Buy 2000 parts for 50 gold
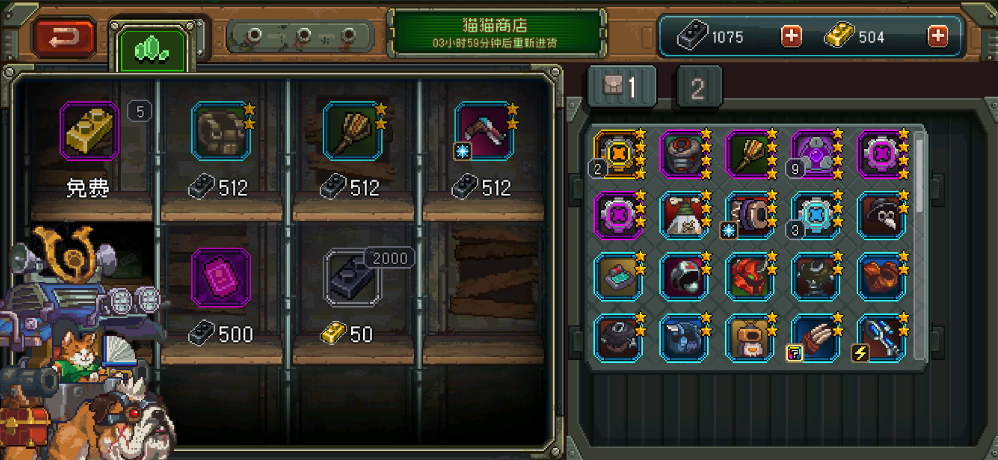Screen dimensions: 998x460 coord(350,275)
